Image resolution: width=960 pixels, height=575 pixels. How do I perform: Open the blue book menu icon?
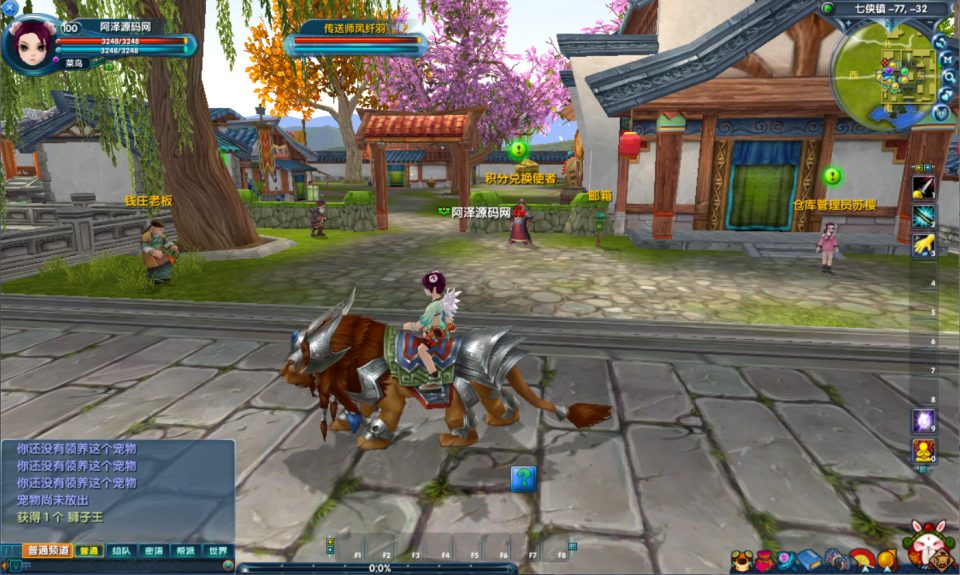pos(809,560)
